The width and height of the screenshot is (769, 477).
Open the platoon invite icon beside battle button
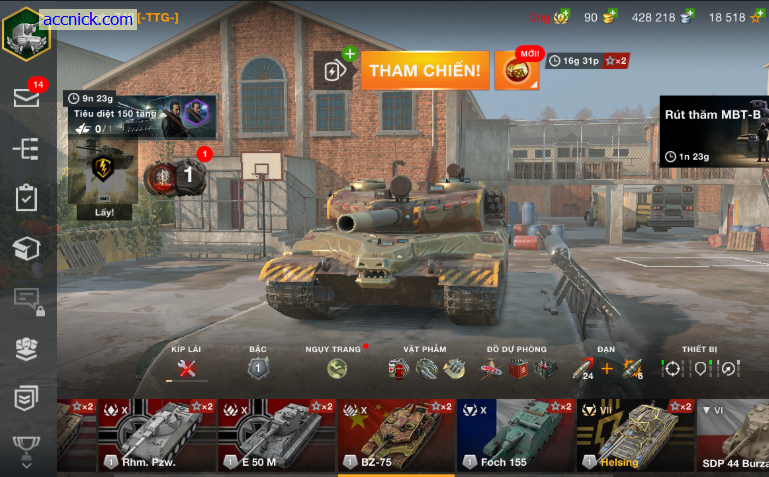(333, 71)
